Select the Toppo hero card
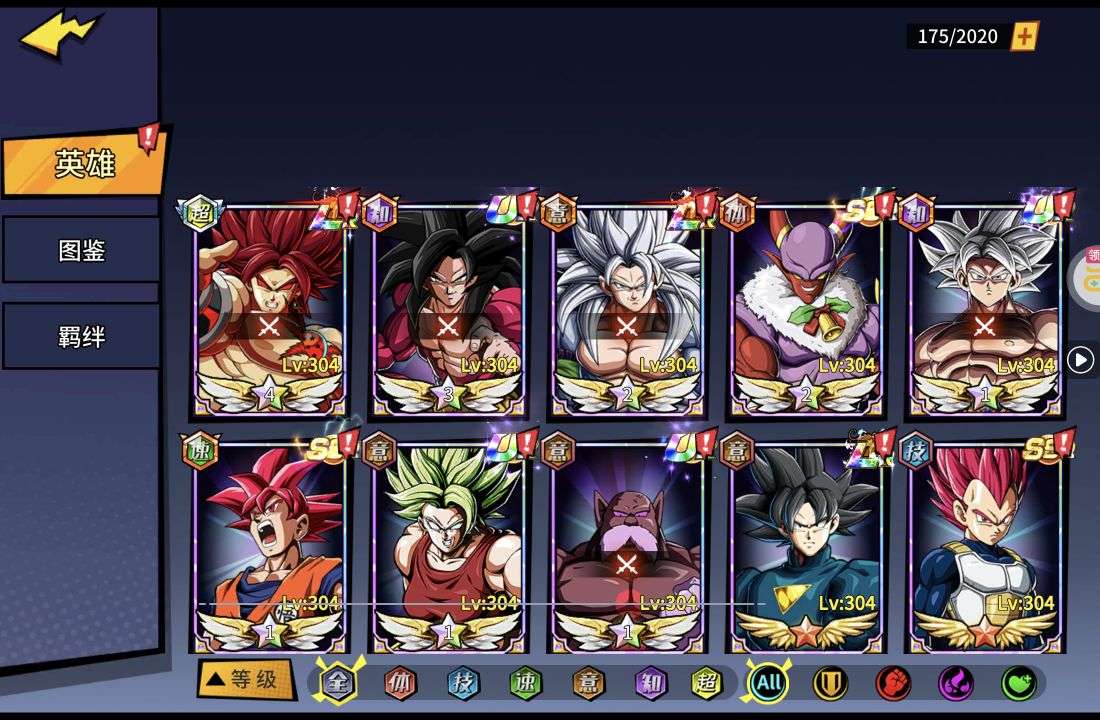 [627, 545]
